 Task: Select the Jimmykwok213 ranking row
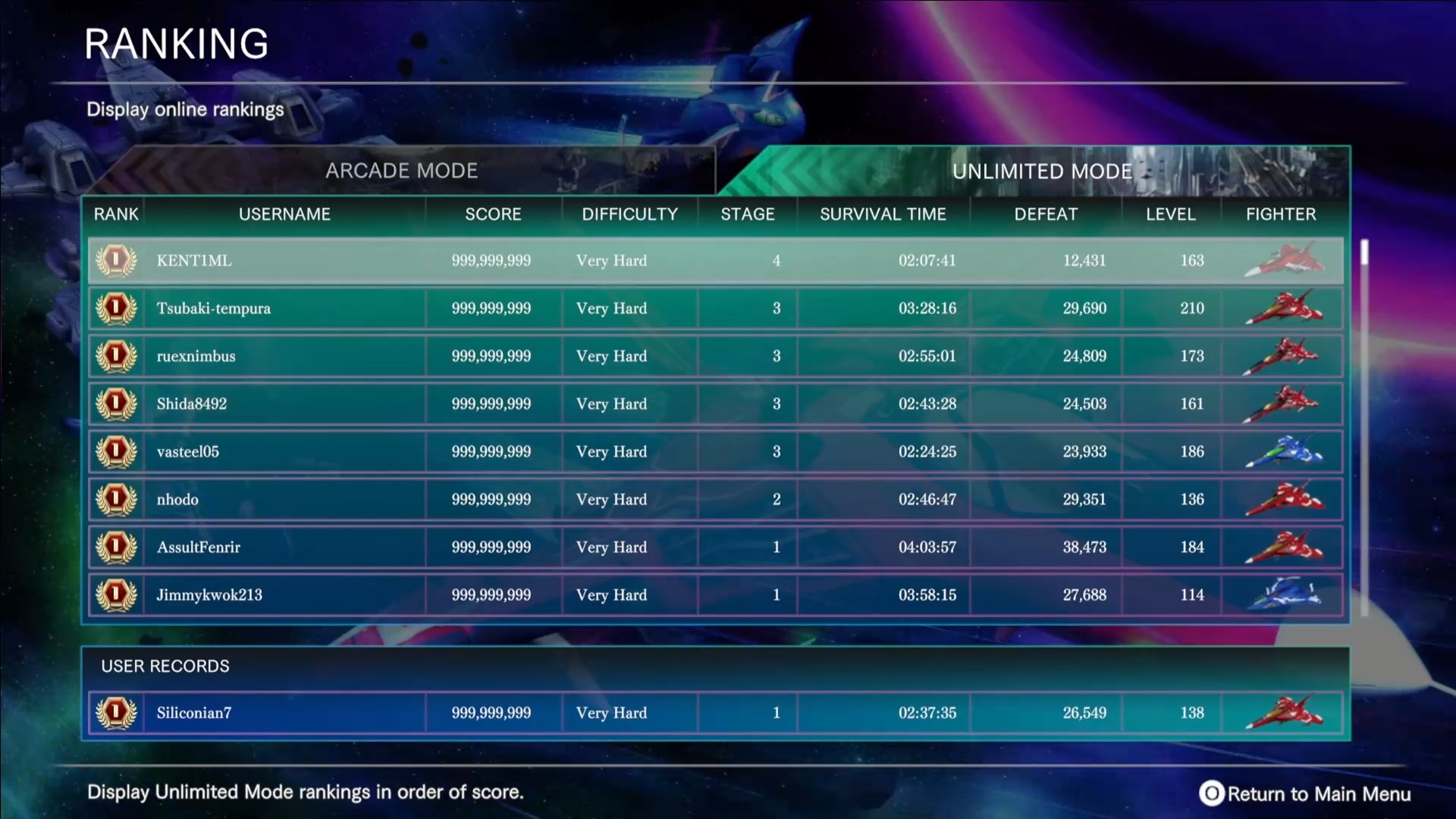tap(714, 595)
